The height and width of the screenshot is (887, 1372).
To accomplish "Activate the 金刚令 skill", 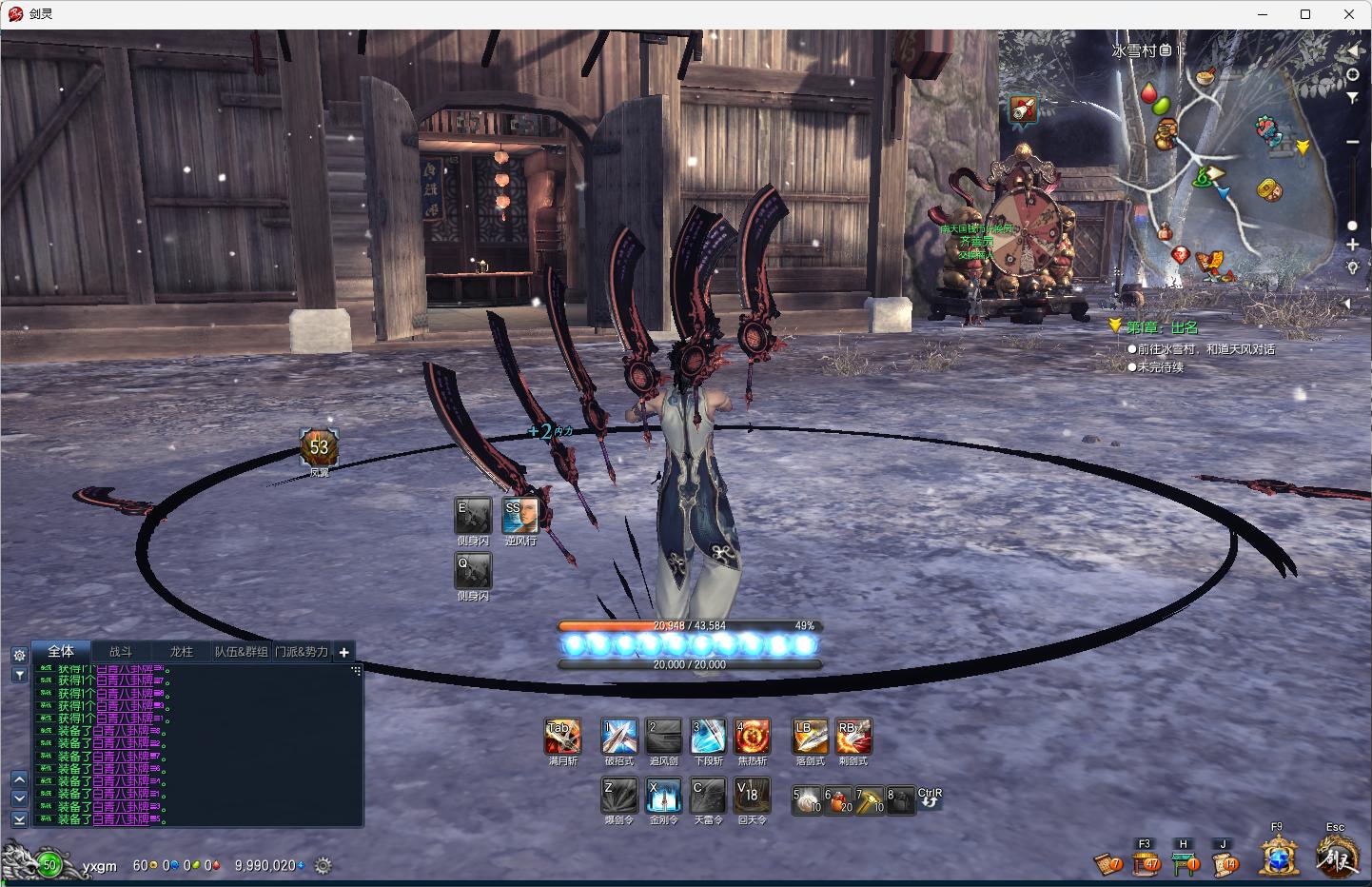I will click(663, 796).
